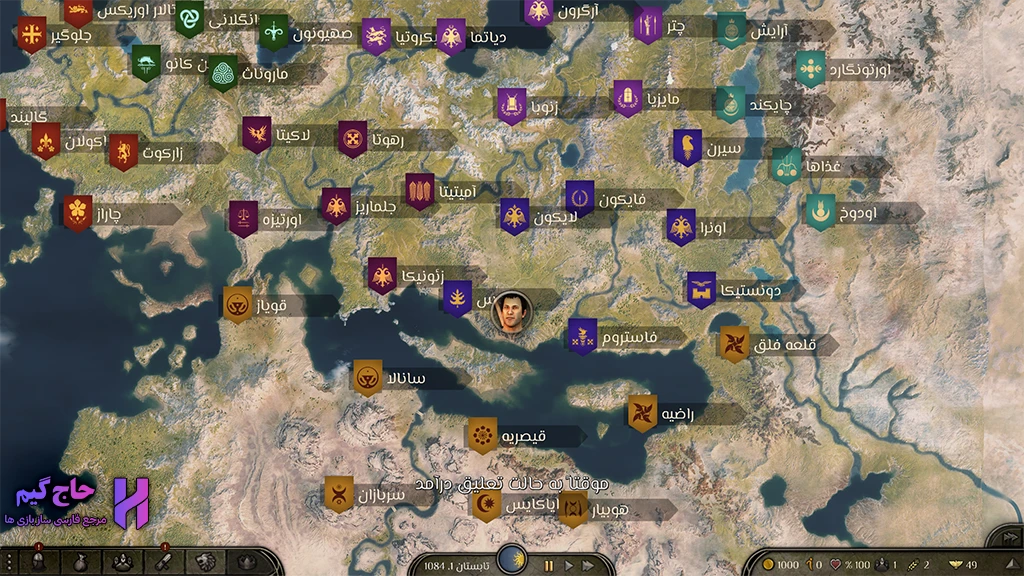Screen dimensions: 1024x576
Task: Open the party screen icon
Action: point(121,562)
